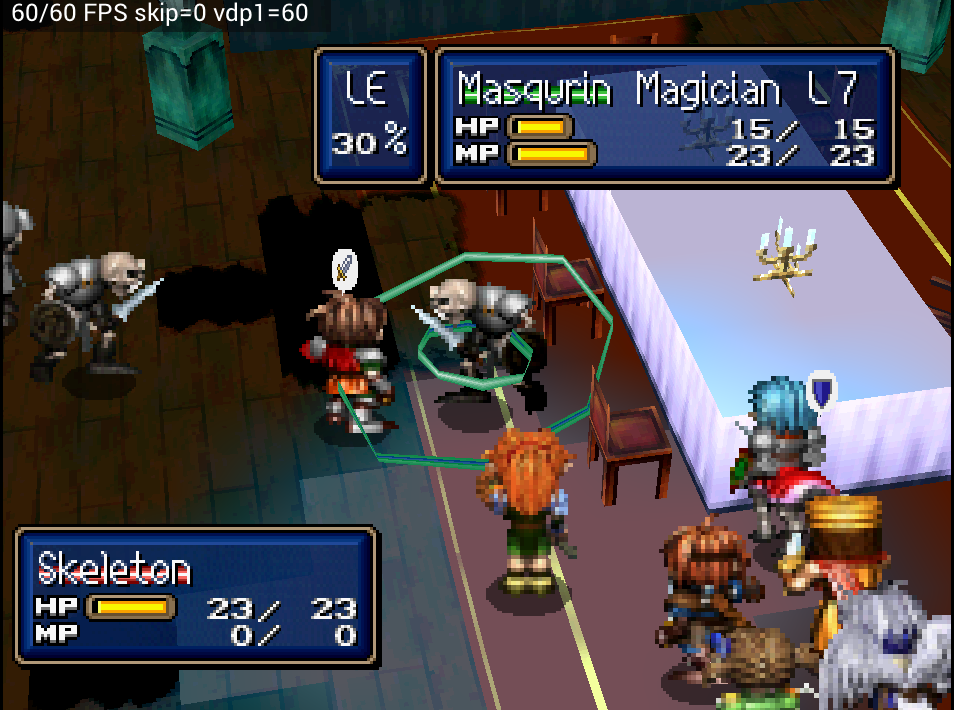Confirm the Skeleton inside the green target ring
This screenshot has width=954, height=710.
pos(478,335)
